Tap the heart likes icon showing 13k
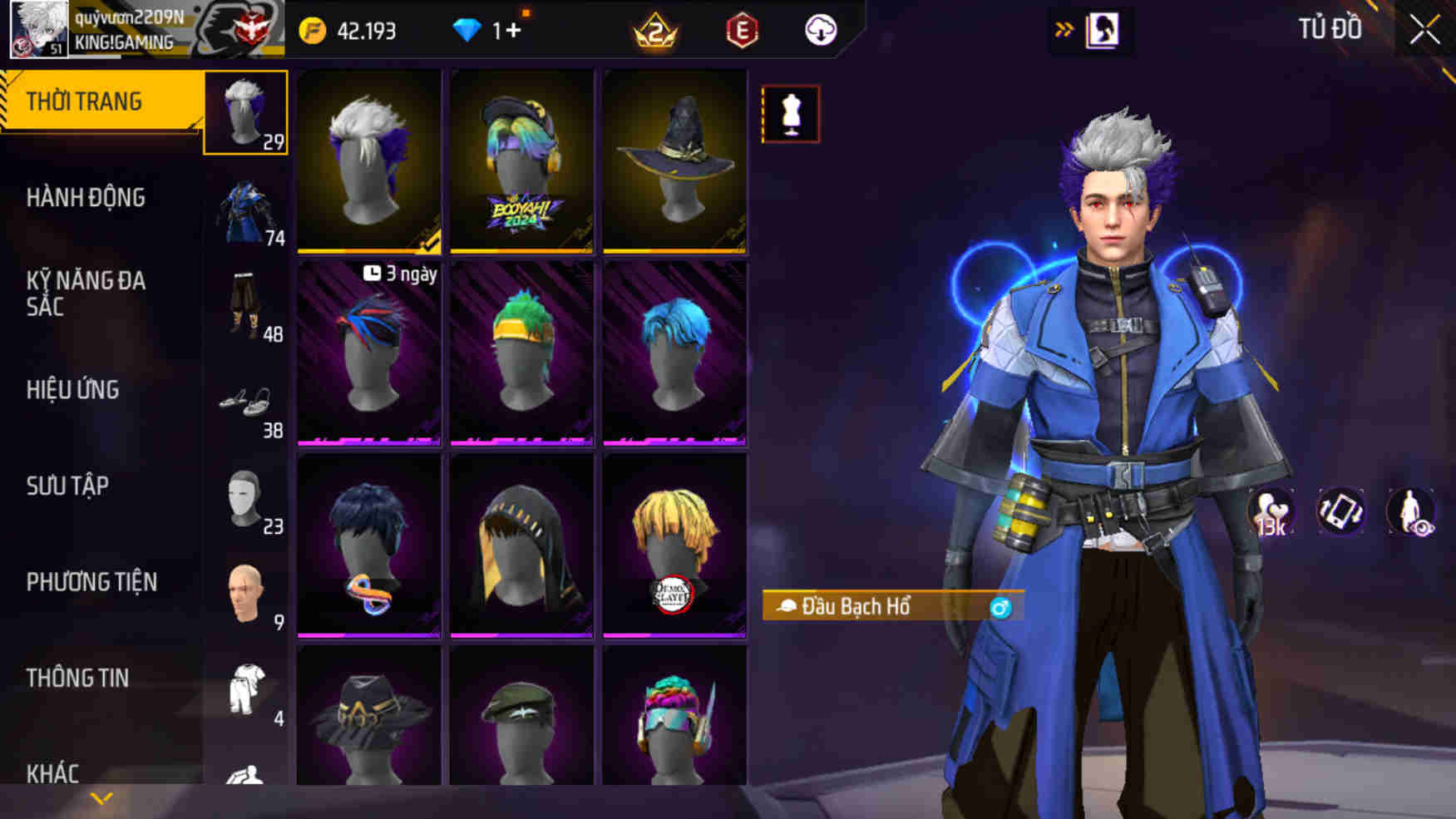The width and height of the screenshot is (1456, 819). (1271, 511)
